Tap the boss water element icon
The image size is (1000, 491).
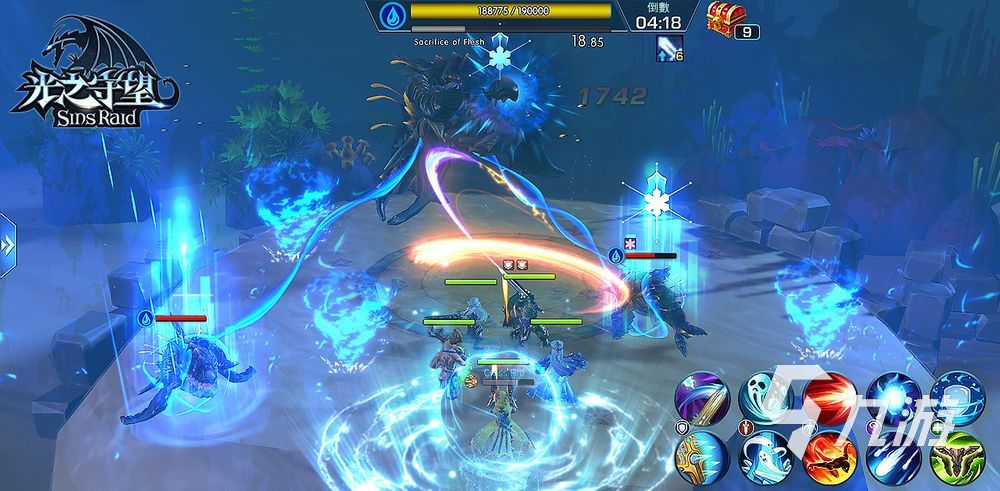pyautogui.click(x=392, y=14)
